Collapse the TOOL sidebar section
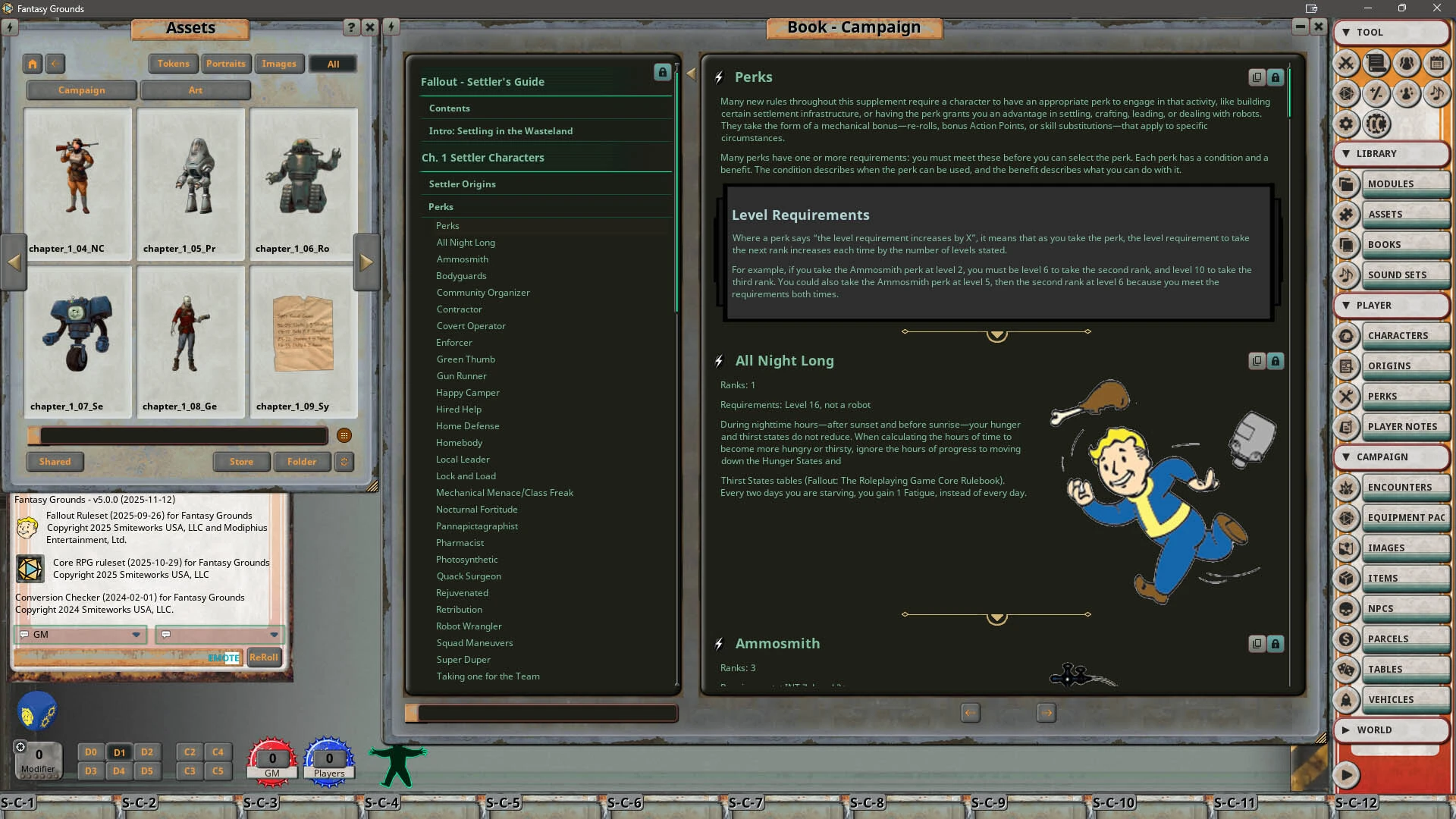1456x819 pixels. tap(1346, 32)
